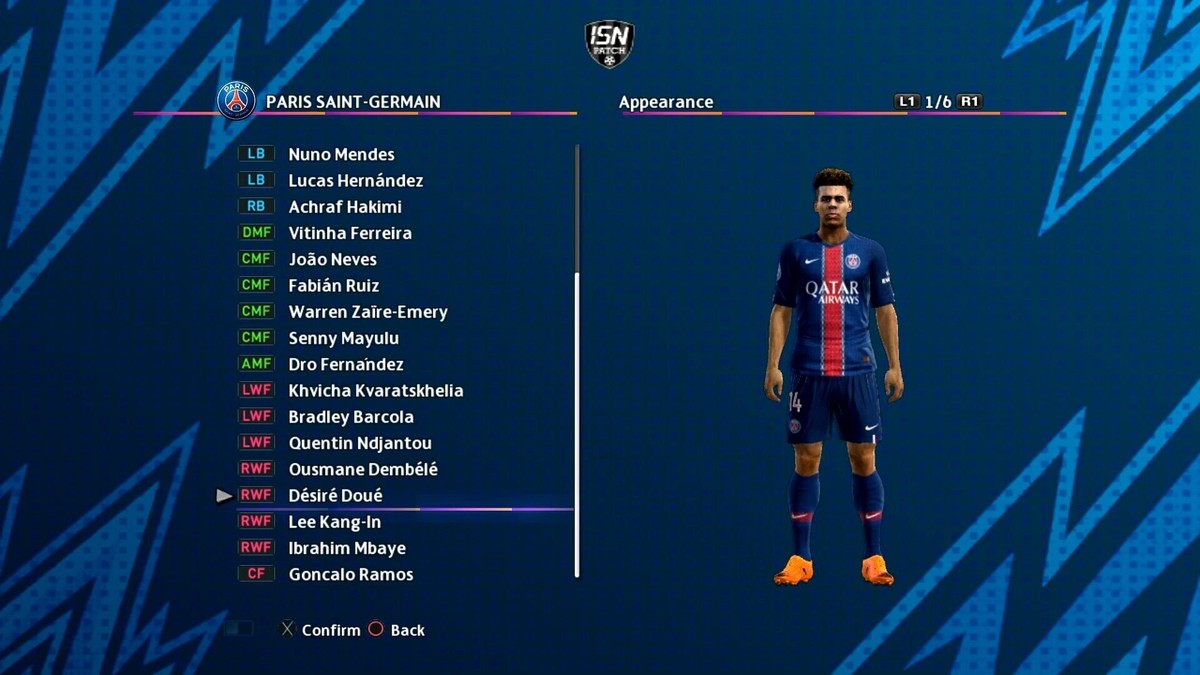Choose Khvicha Kvaratskhelia in the list
This screenshot has height=675, width=1200.
pos(376,390)
